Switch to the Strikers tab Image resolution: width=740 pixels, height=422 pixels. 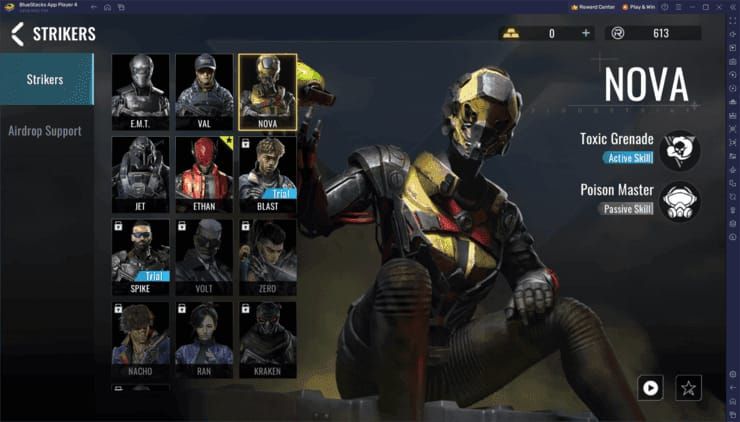[45, 79]
